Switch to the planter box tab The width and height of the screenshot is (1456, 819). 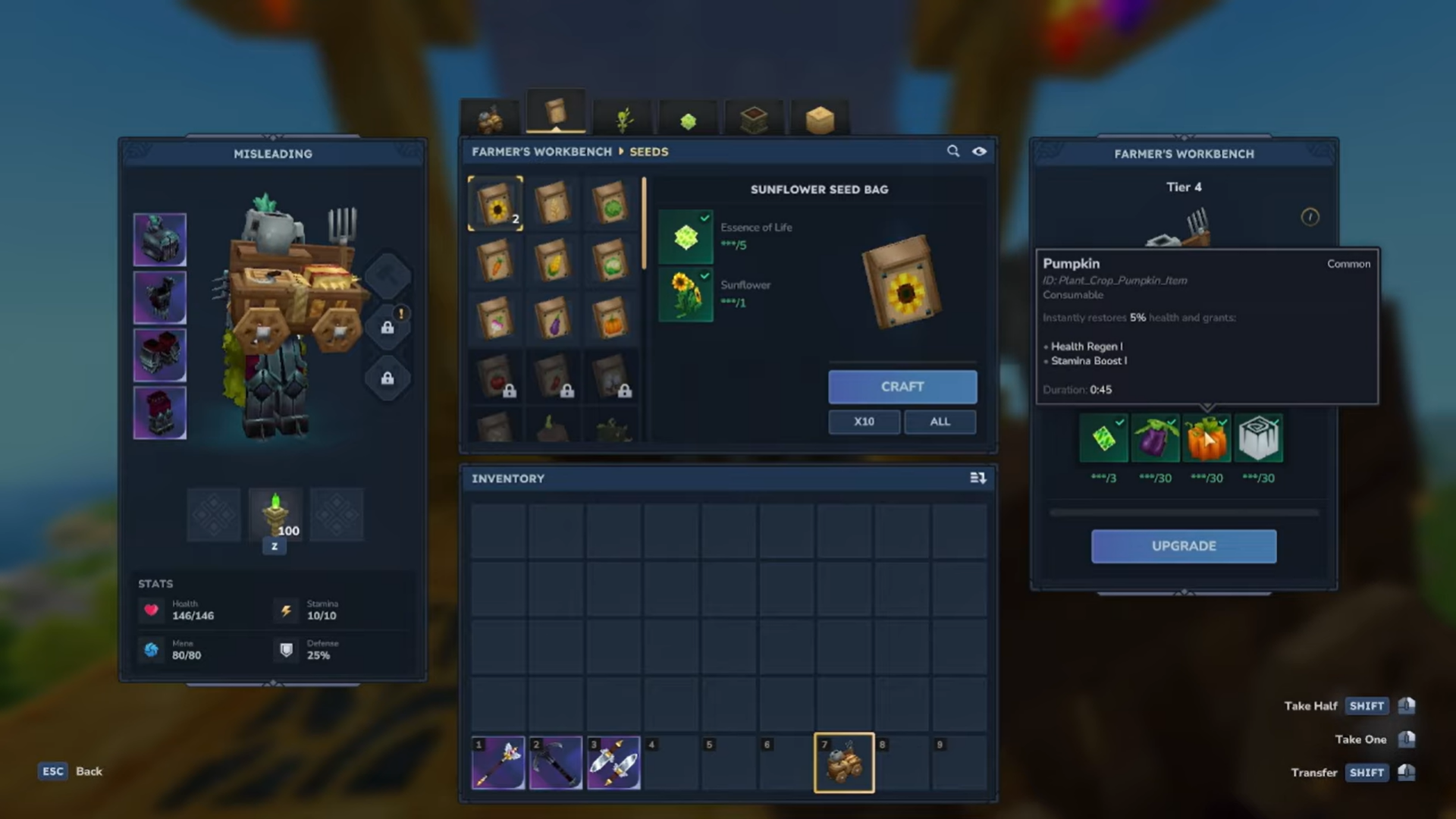[753, 118]
